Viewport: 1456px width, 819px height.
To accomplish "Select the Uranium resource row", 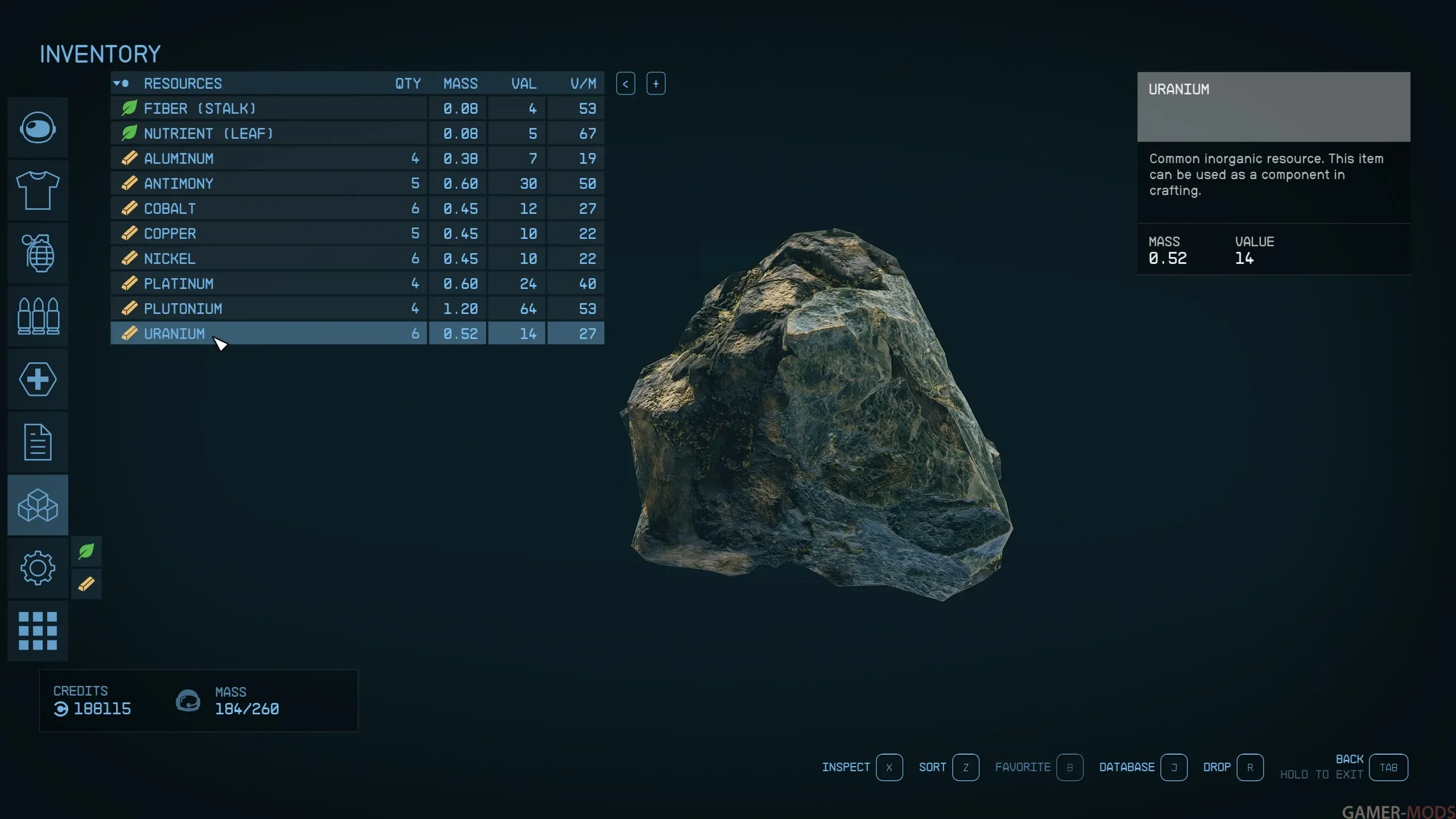I will click(x=267, y=333).
